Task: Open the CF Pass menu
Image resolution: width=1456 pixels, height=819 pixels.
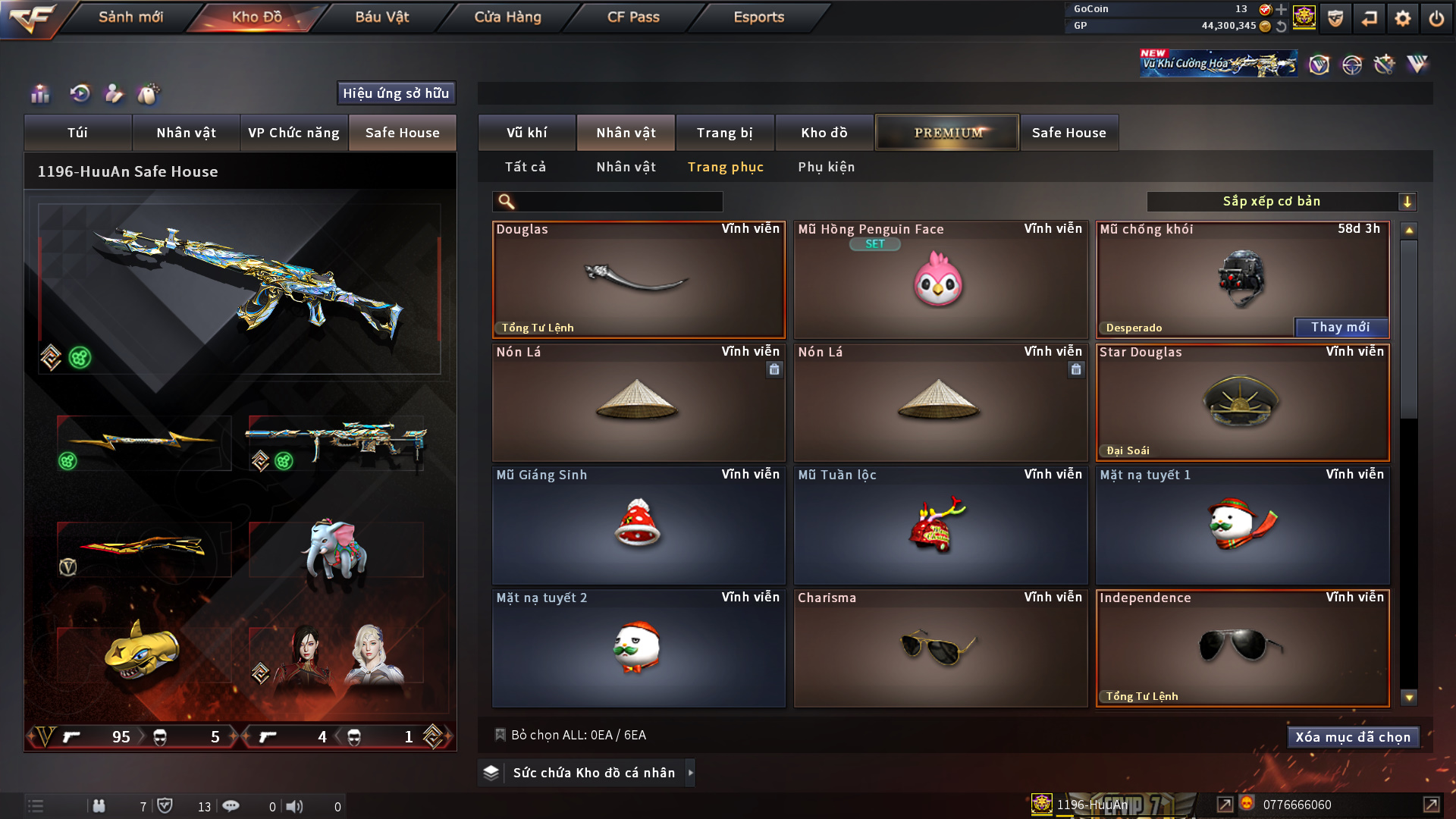Action: coord(633,17)
